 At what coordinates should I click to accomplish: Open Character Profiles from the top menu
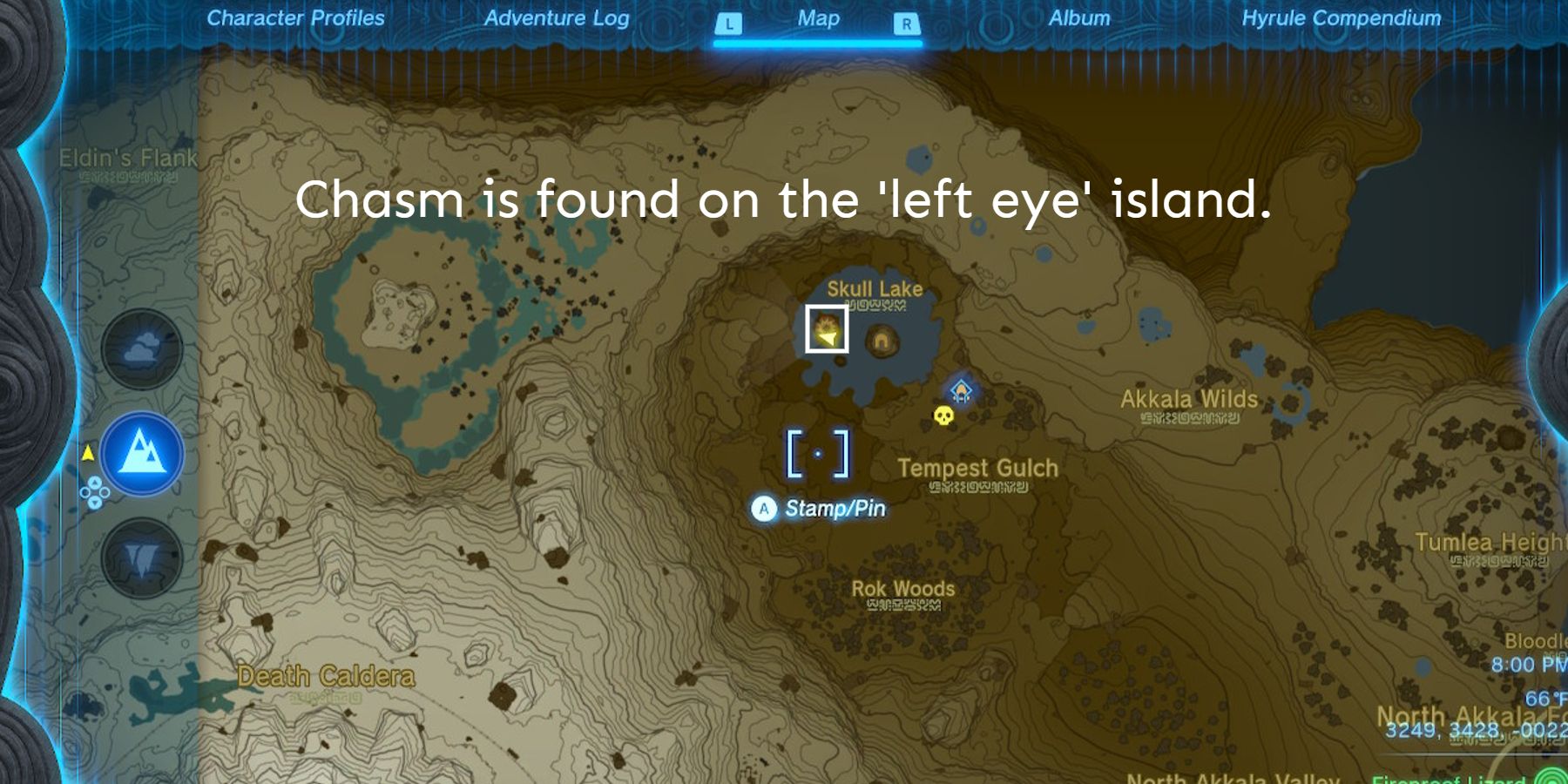[x=296, y=17]
